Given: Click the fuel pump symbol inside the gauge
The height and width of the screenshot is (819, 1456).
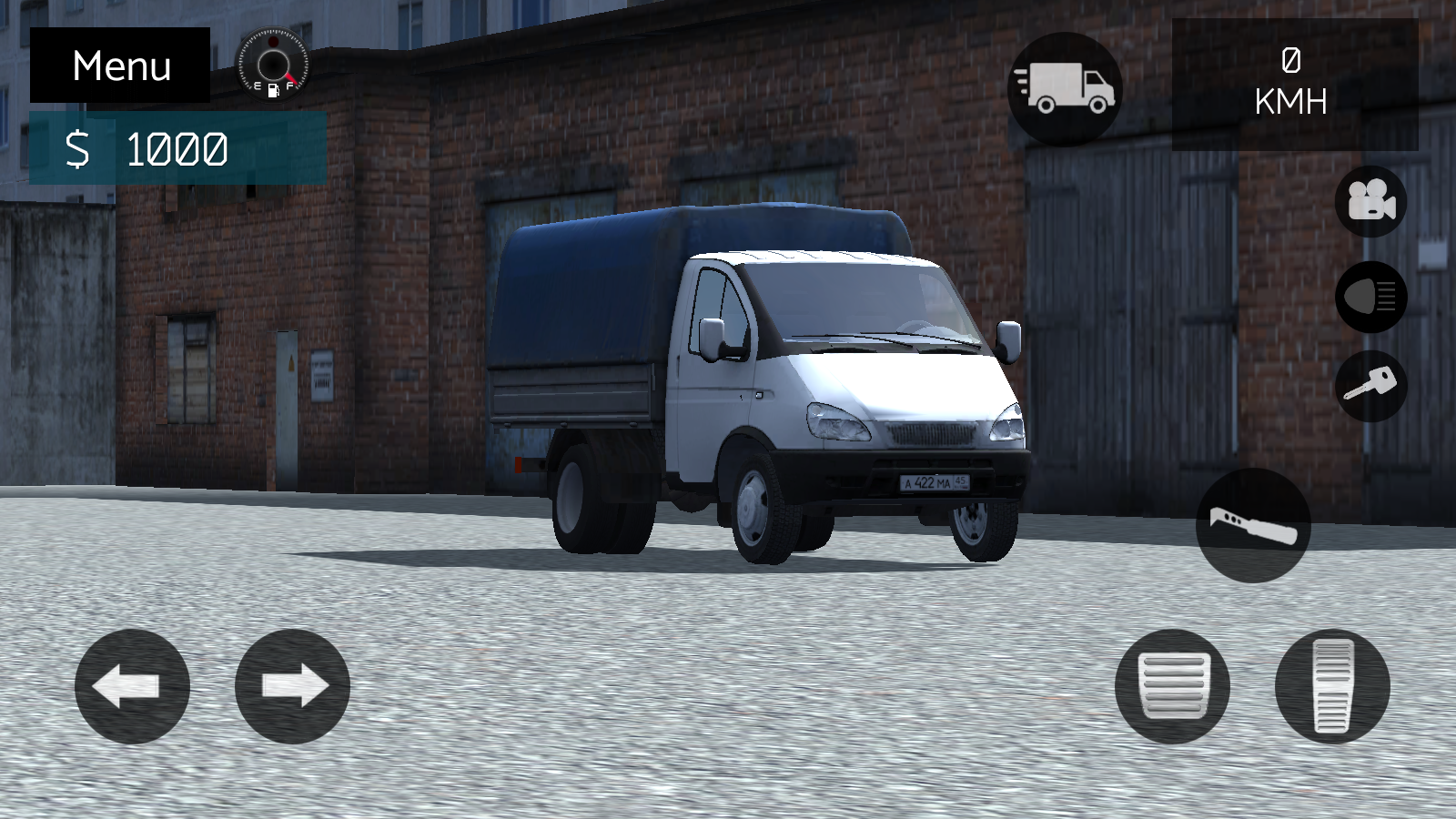Looking at the screenshot, I should [273, 90].
